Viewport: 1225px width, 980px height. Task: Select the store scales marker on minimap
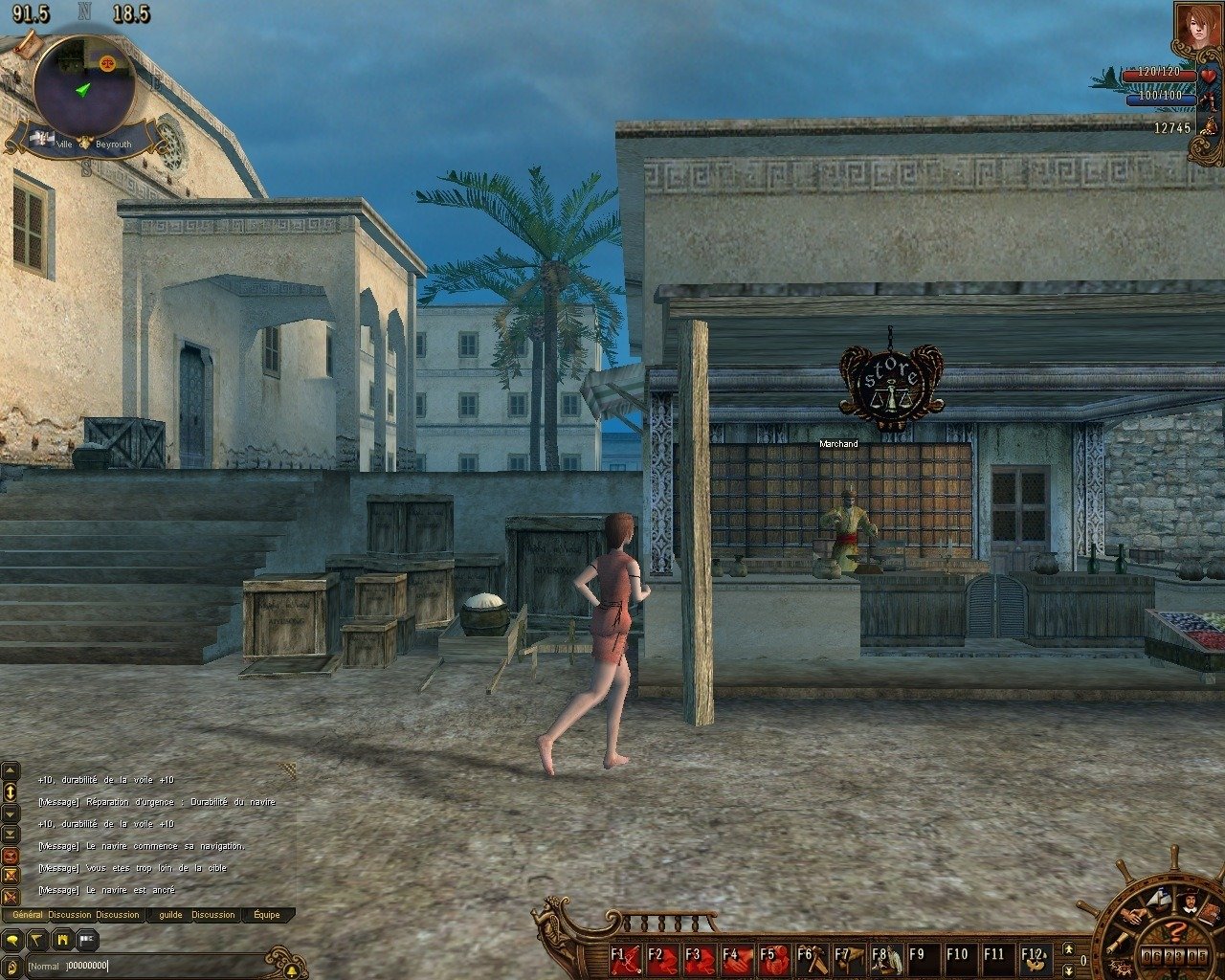105,60
